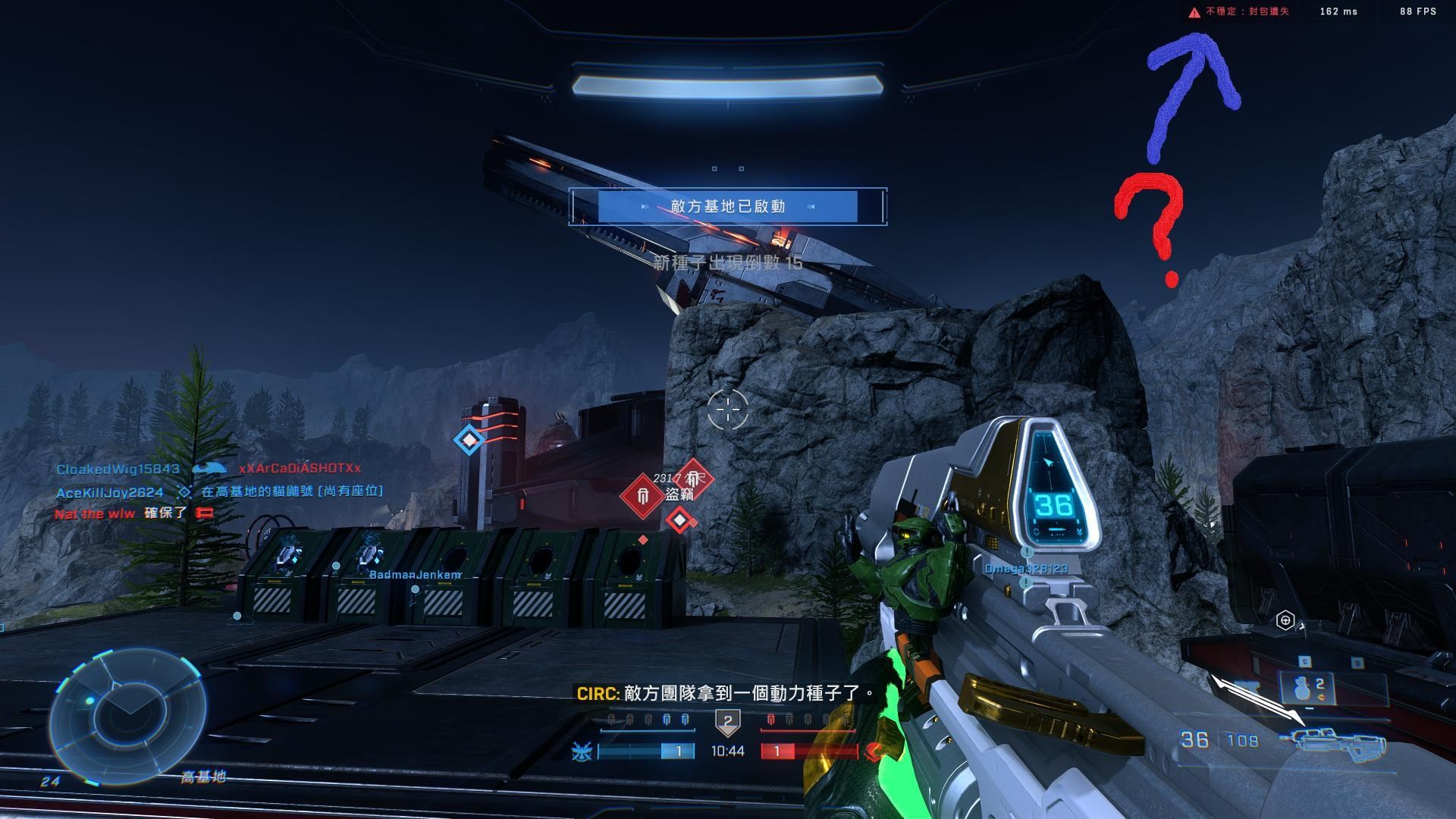Click the motion tracker radar
Image resolution: width=1456 pixels, height=819 pixels.
tap(127, 715)
